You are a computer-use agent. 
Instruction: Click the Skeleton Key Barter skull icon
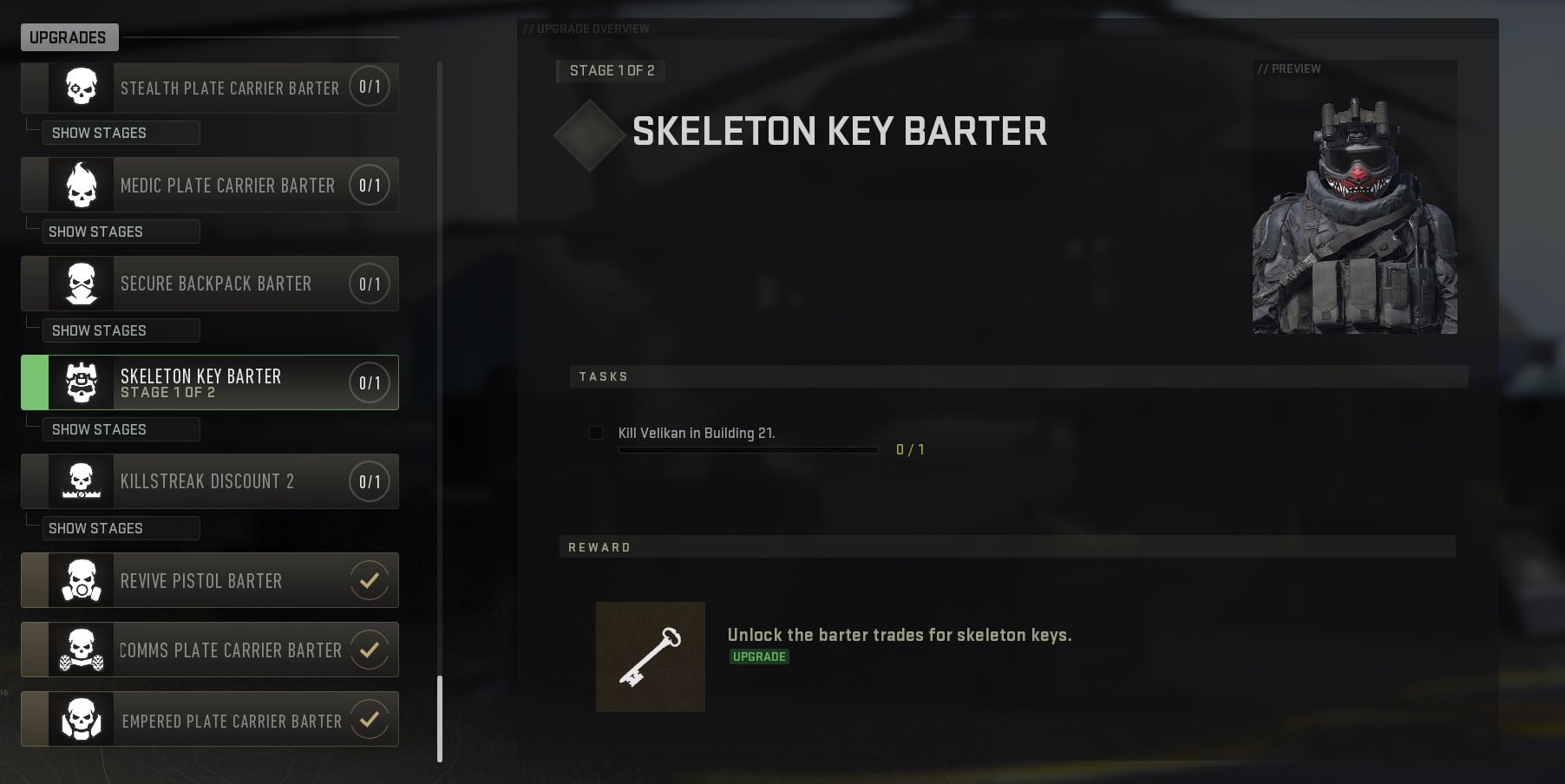point(81,382)
